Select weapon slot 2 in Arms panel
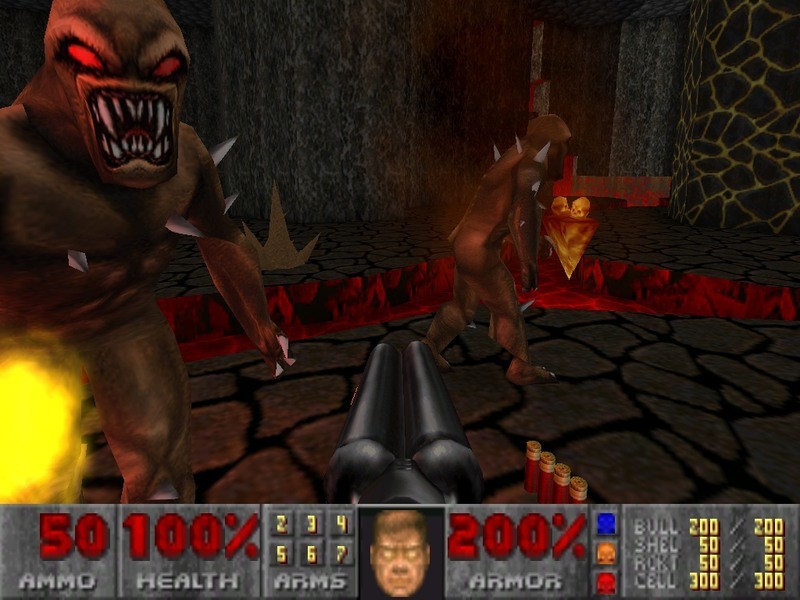The image size is (800, 600). tap(282, 524)
